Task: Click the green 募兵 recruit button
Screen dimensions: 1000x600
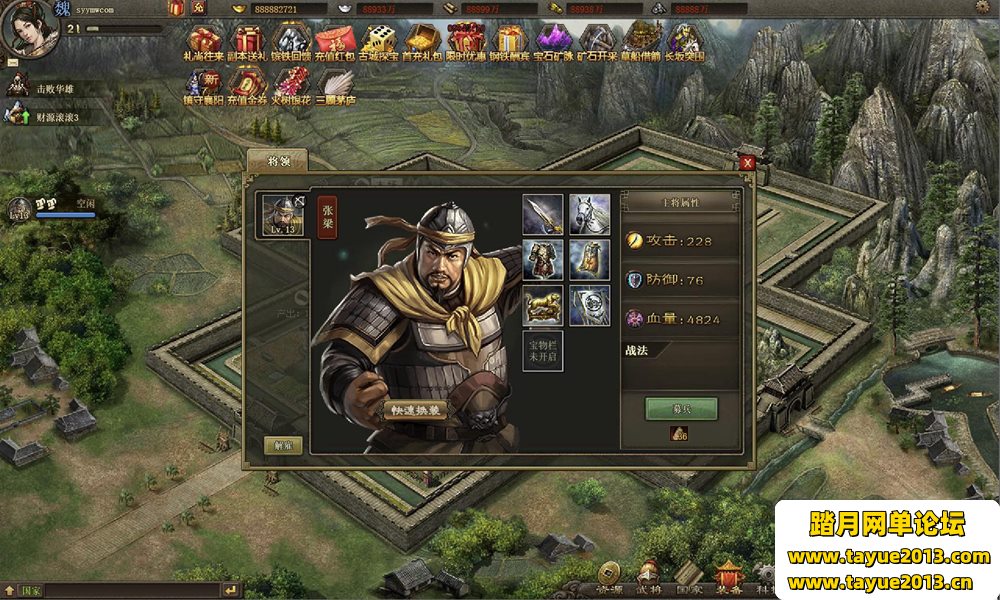Action: pos(681,409)
